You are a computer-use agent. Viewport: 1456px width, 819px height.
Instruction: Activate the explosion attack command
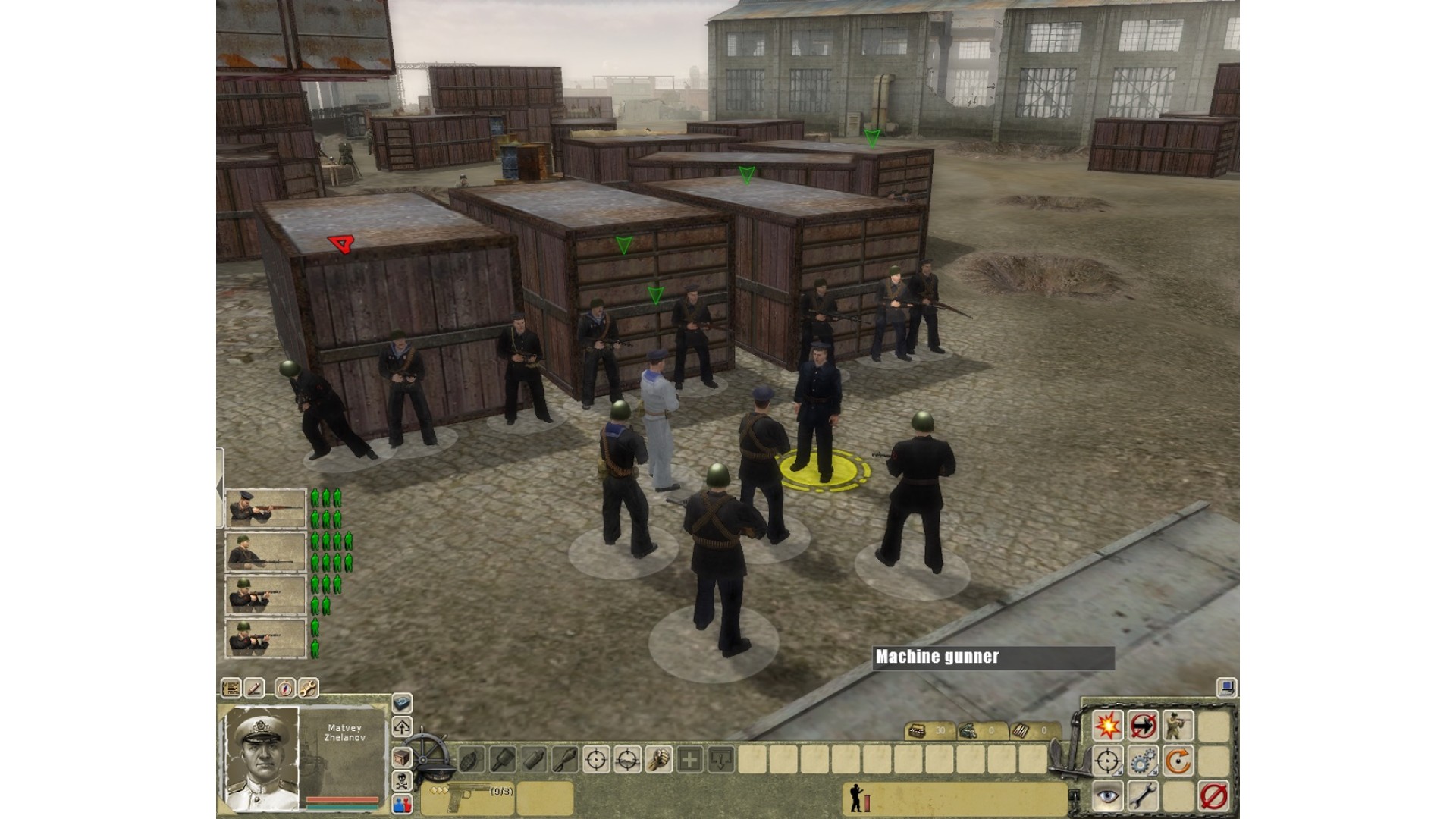tap(1107, 726)
